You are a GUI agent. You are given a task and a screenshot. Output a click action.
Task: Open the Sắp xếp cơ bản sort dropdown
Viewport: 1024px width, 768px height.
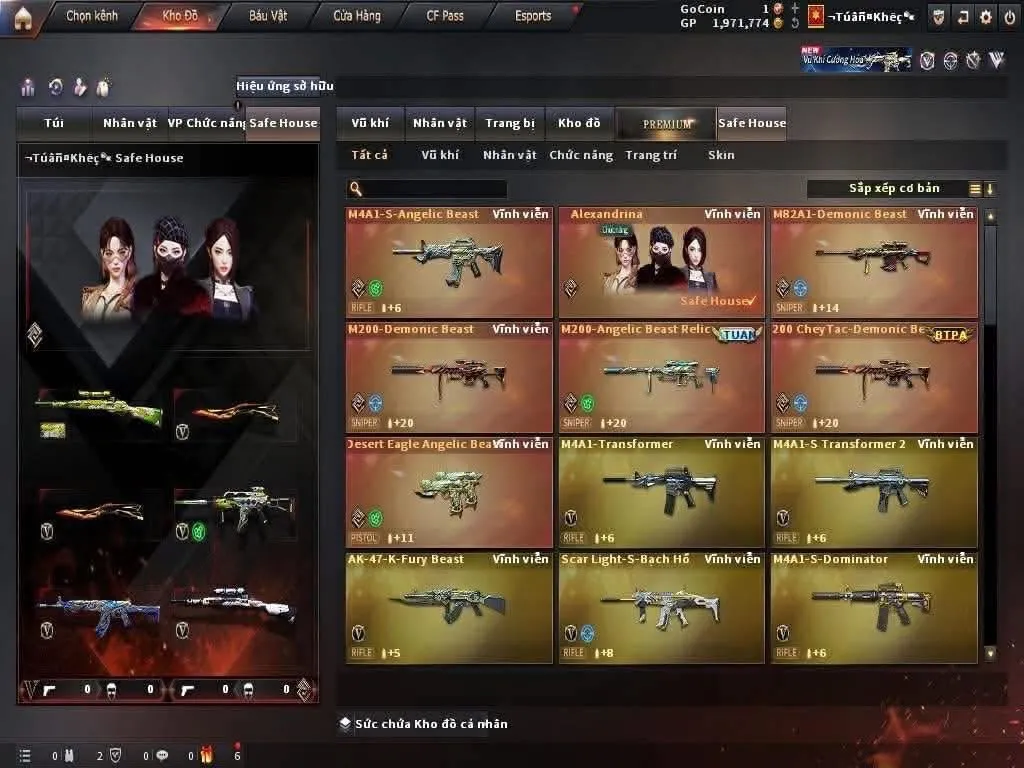click(x=894, y=188)
